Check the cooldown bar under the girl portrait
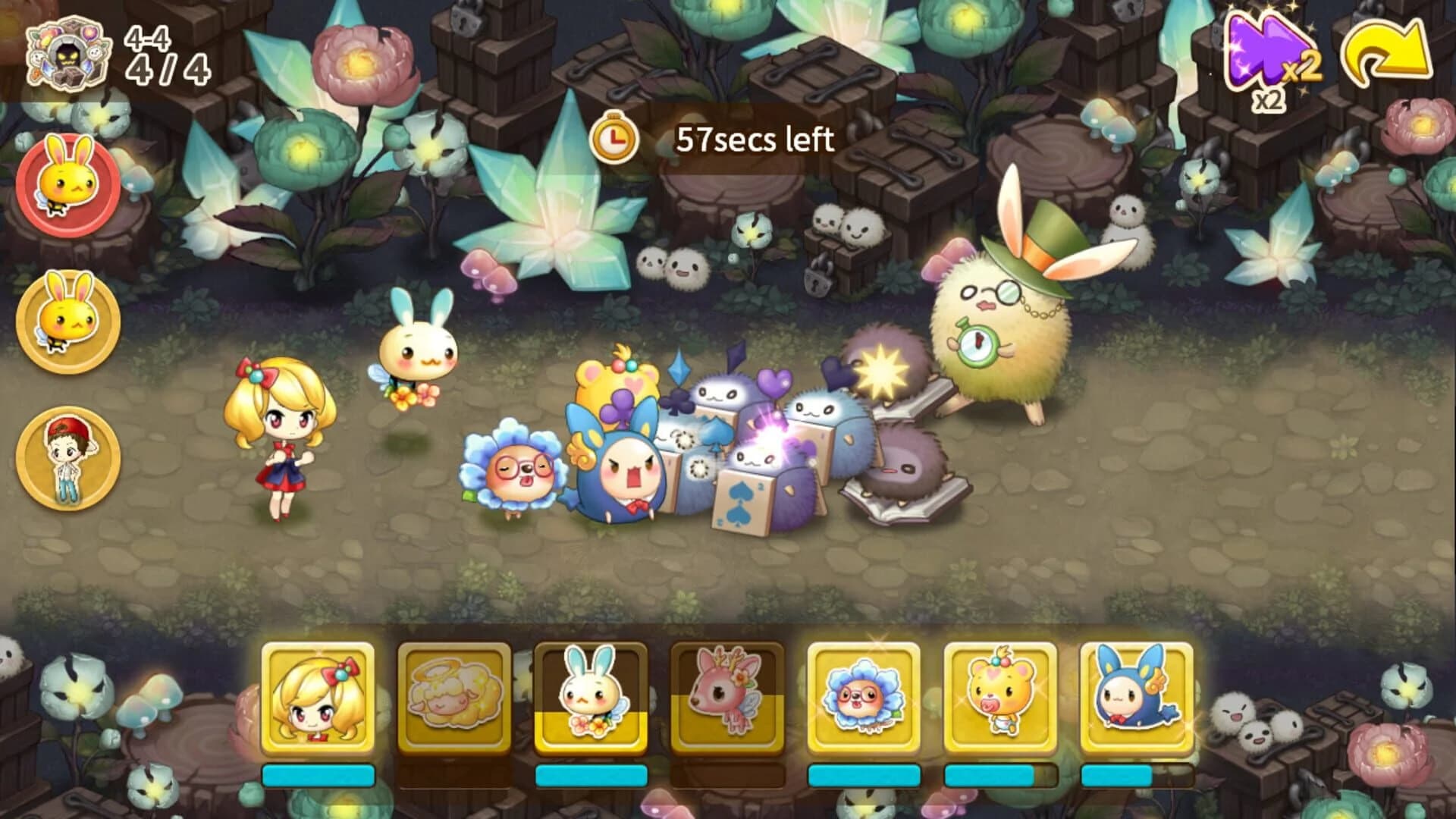Viewport: 1456px width, 819px height. click(318, 775)
